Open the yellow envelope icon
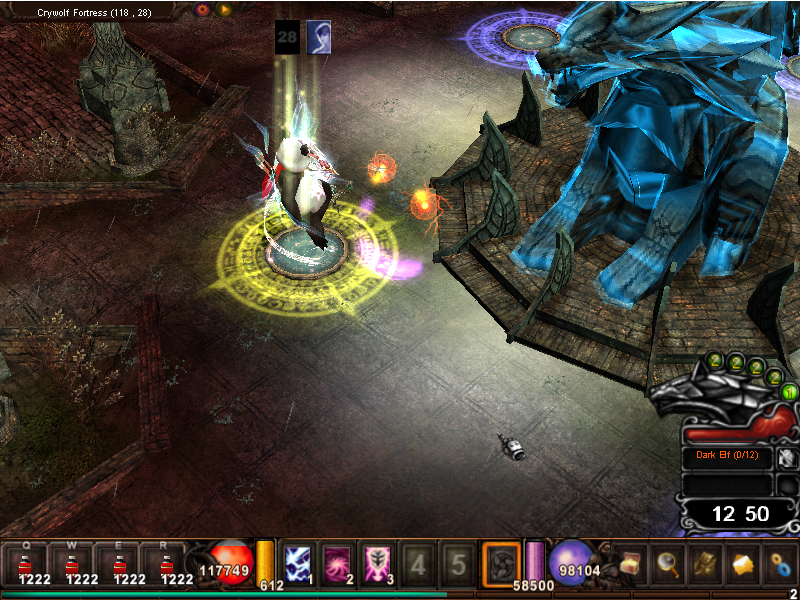 coord(743,565)
